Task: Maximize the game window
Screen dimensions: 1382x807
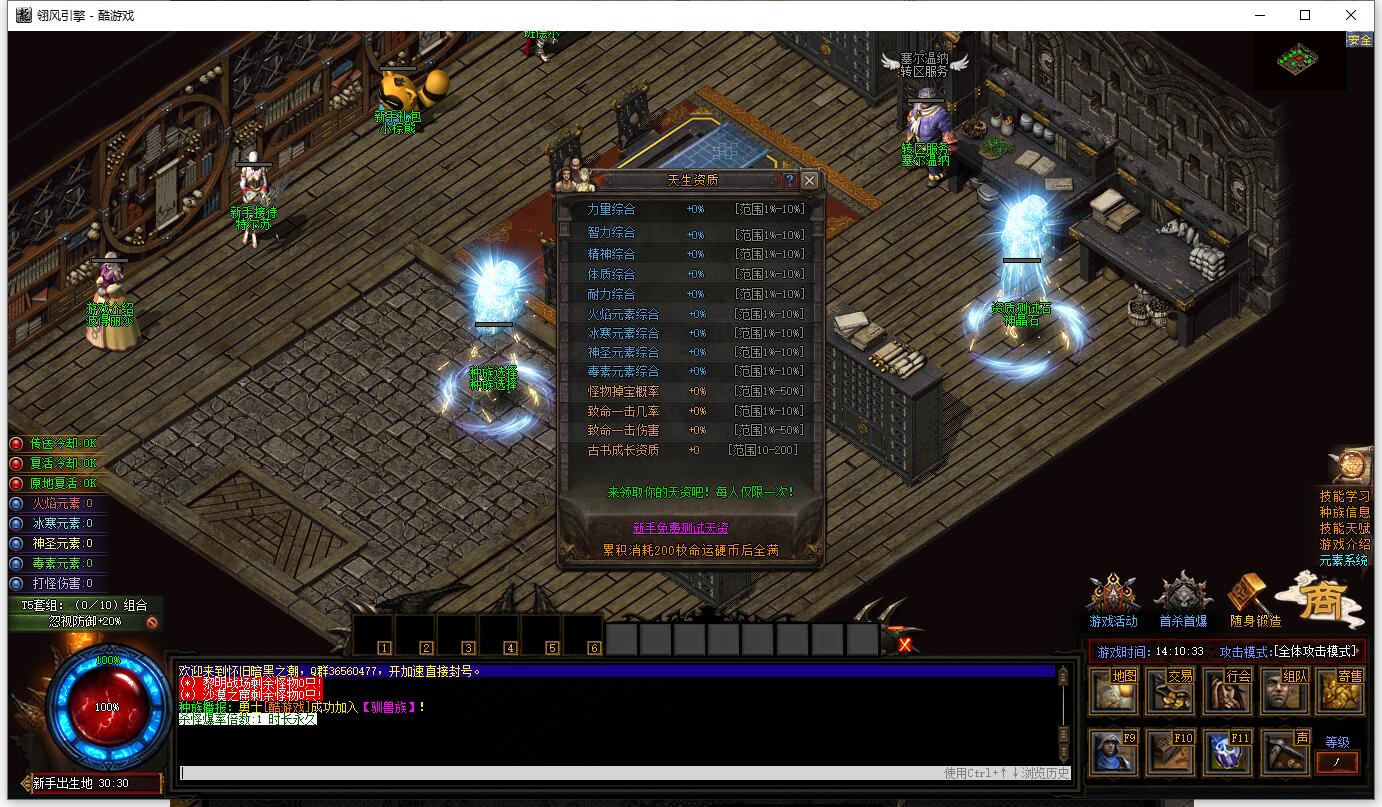Action: click(1305, 15)
